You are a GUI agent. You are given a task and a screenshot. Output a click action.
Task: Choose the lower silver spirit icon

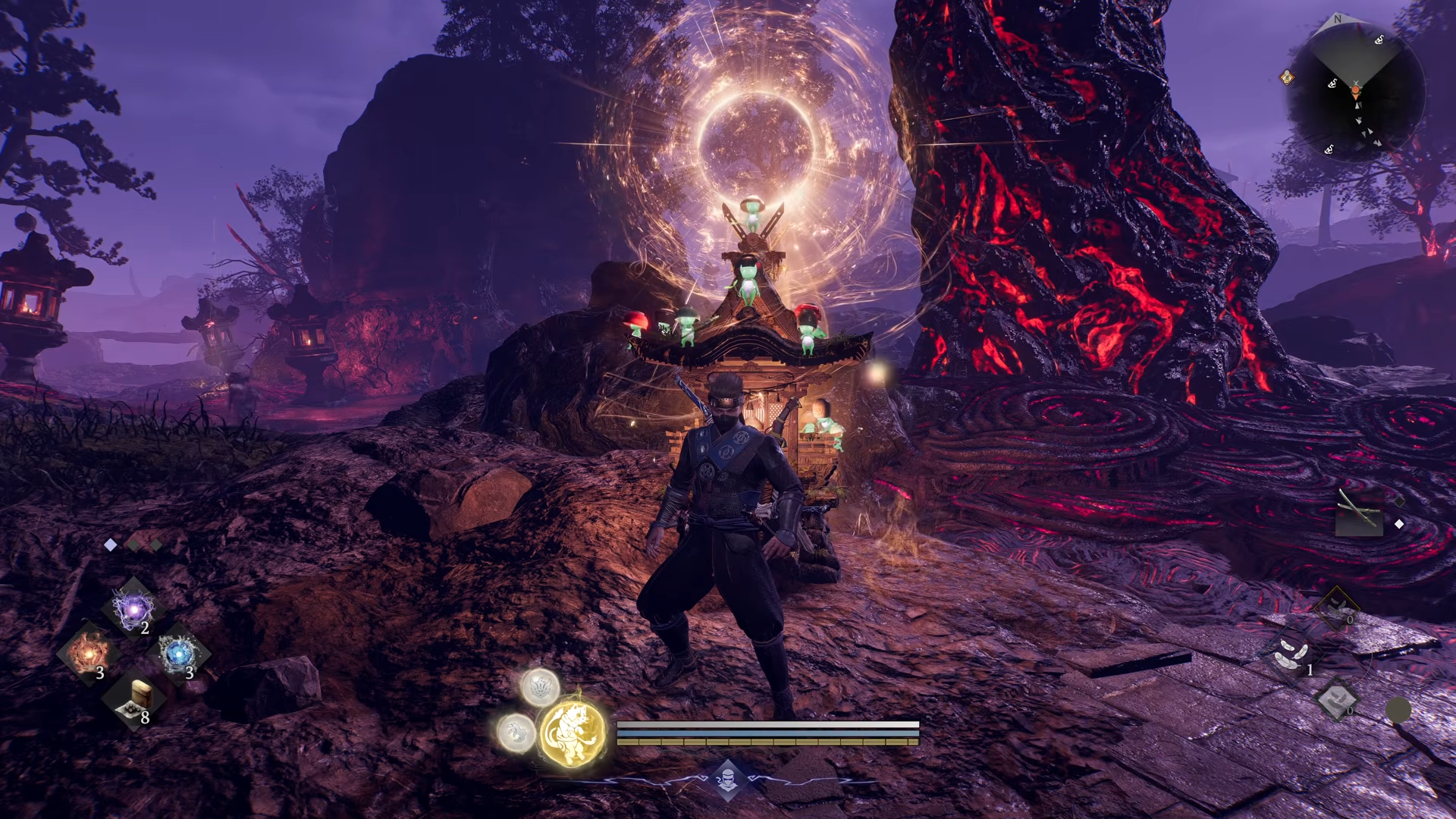click(516, 732)
